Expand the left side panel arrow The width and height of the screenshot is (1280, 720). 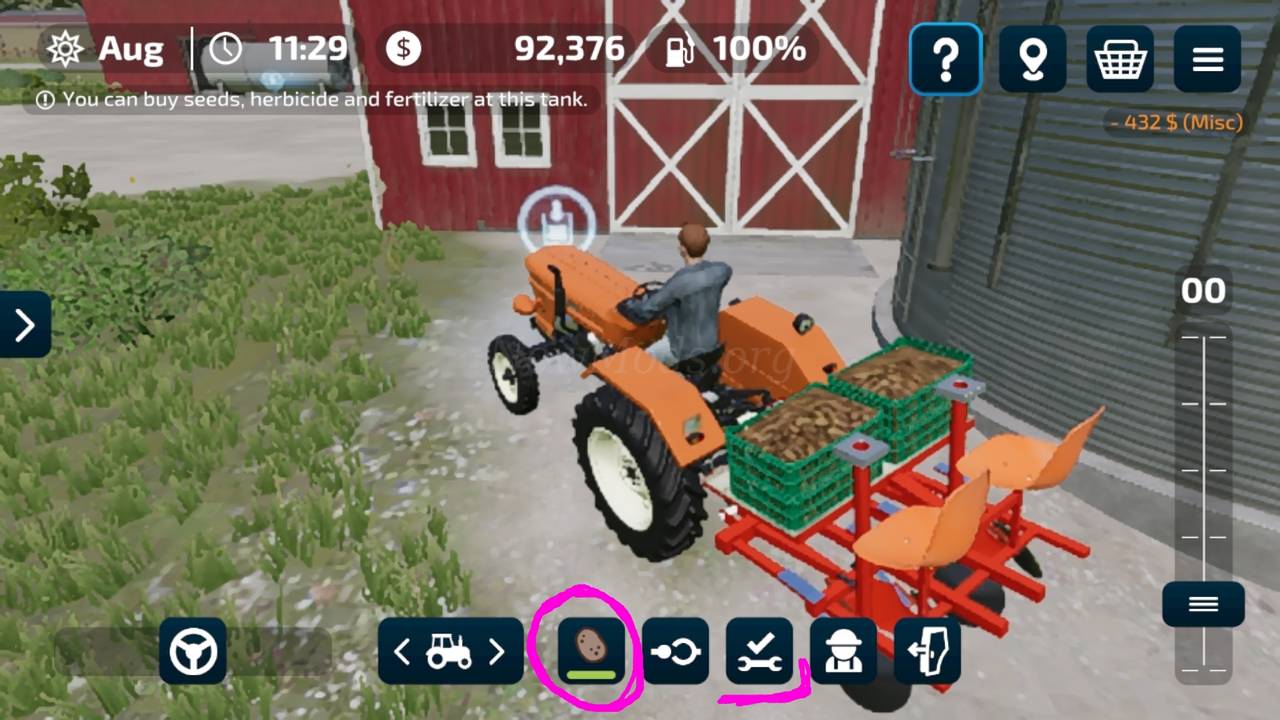25,324
